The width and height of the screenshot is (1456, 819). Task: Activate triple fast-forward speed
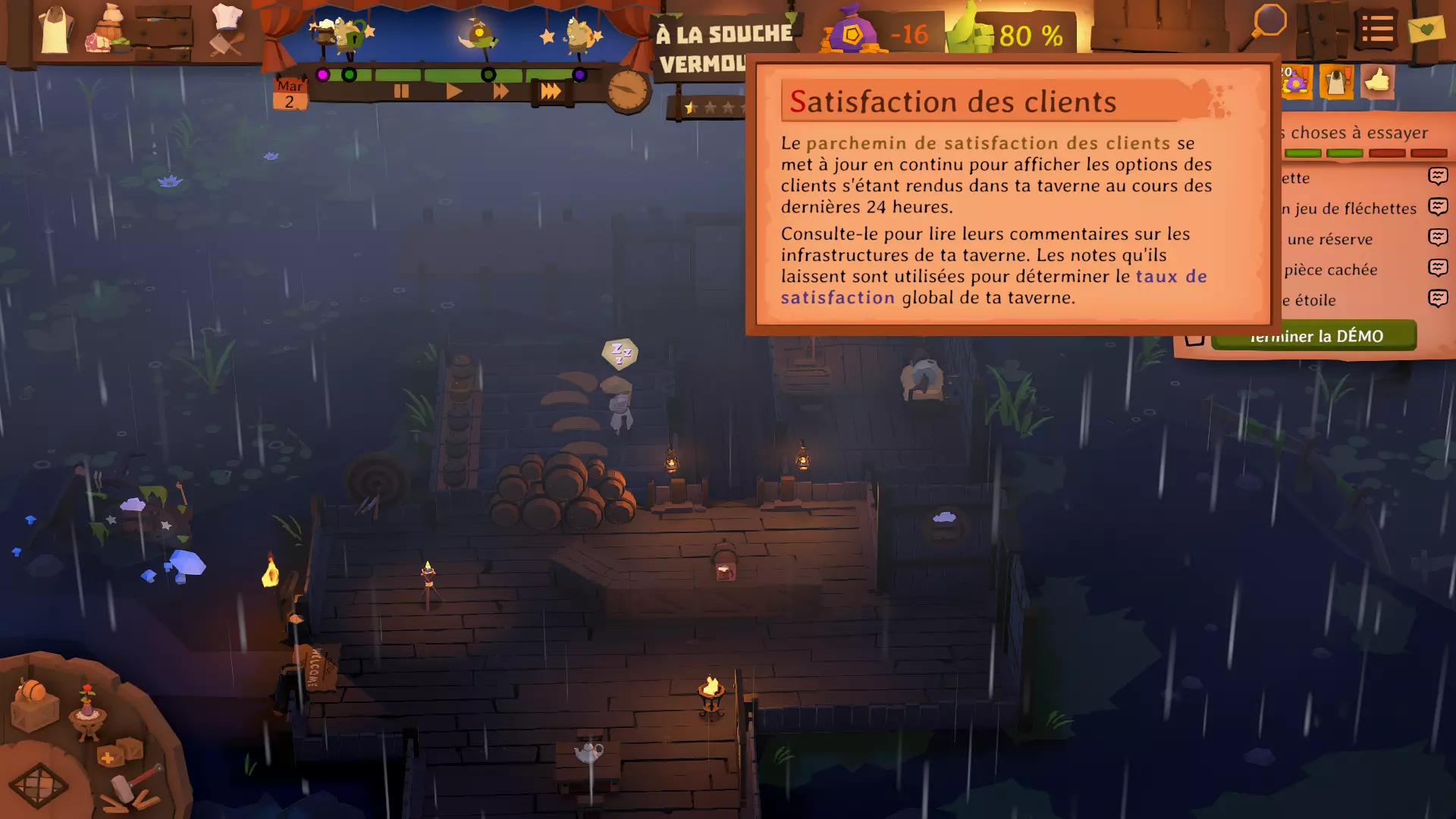[x=551, y=92]
